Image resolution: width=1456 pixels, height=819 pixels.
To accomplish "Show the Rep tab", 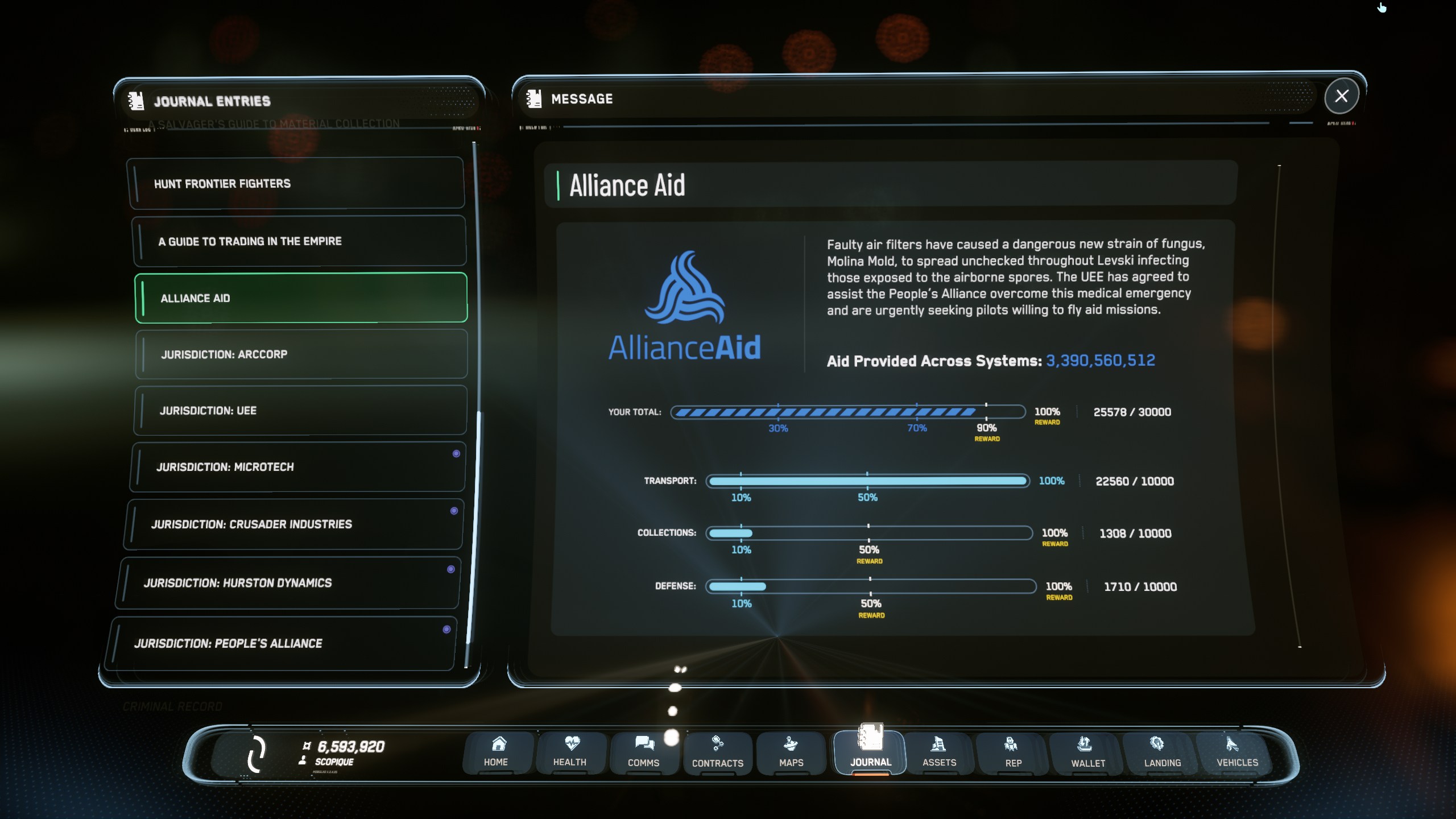I will coord(1013,752).
